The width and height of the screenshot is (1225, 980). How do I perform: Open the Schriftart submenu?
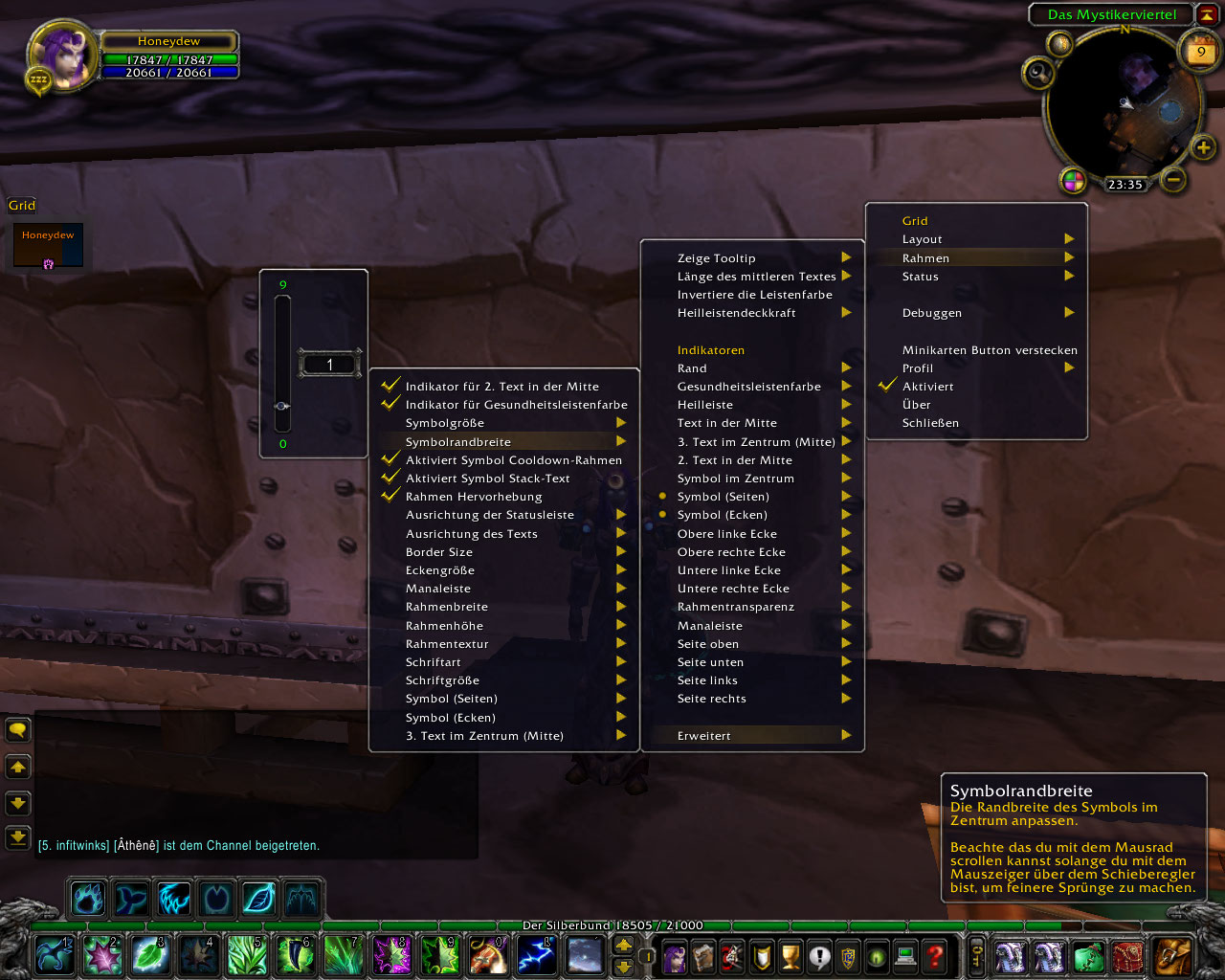(x=434, y=662)
